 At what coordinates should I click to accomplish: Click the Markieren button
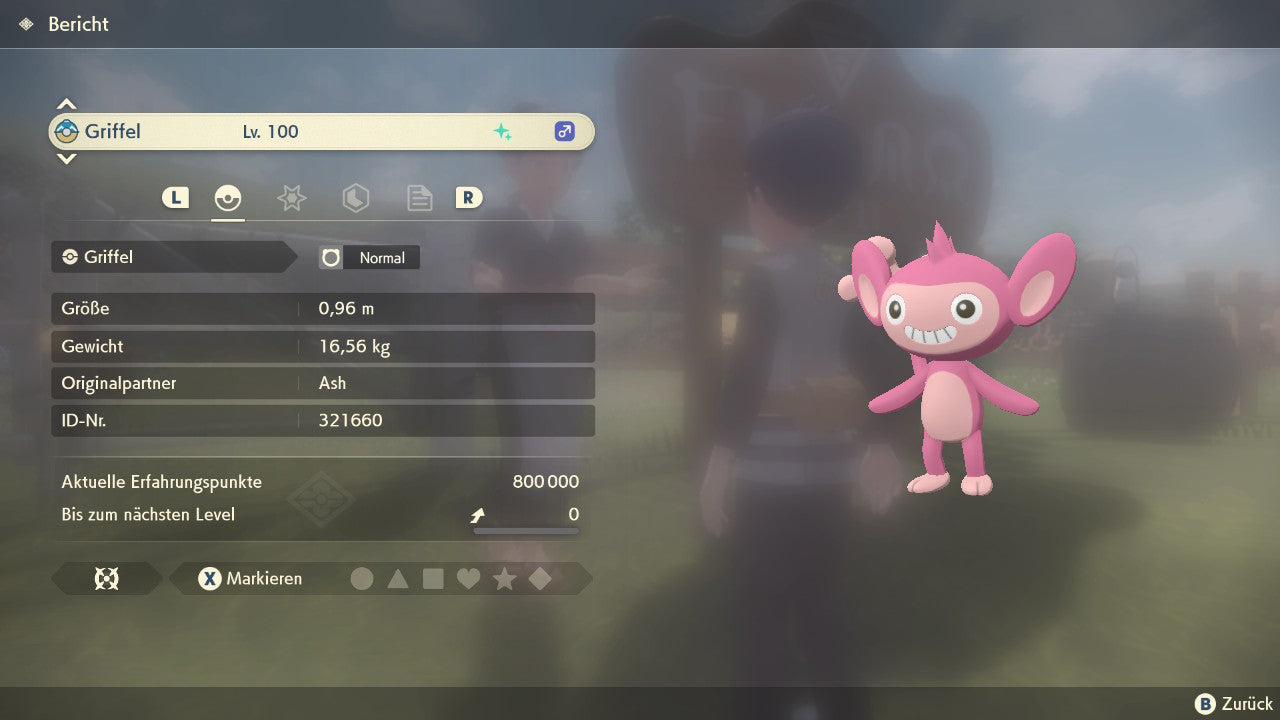click(x=251, y=578)
